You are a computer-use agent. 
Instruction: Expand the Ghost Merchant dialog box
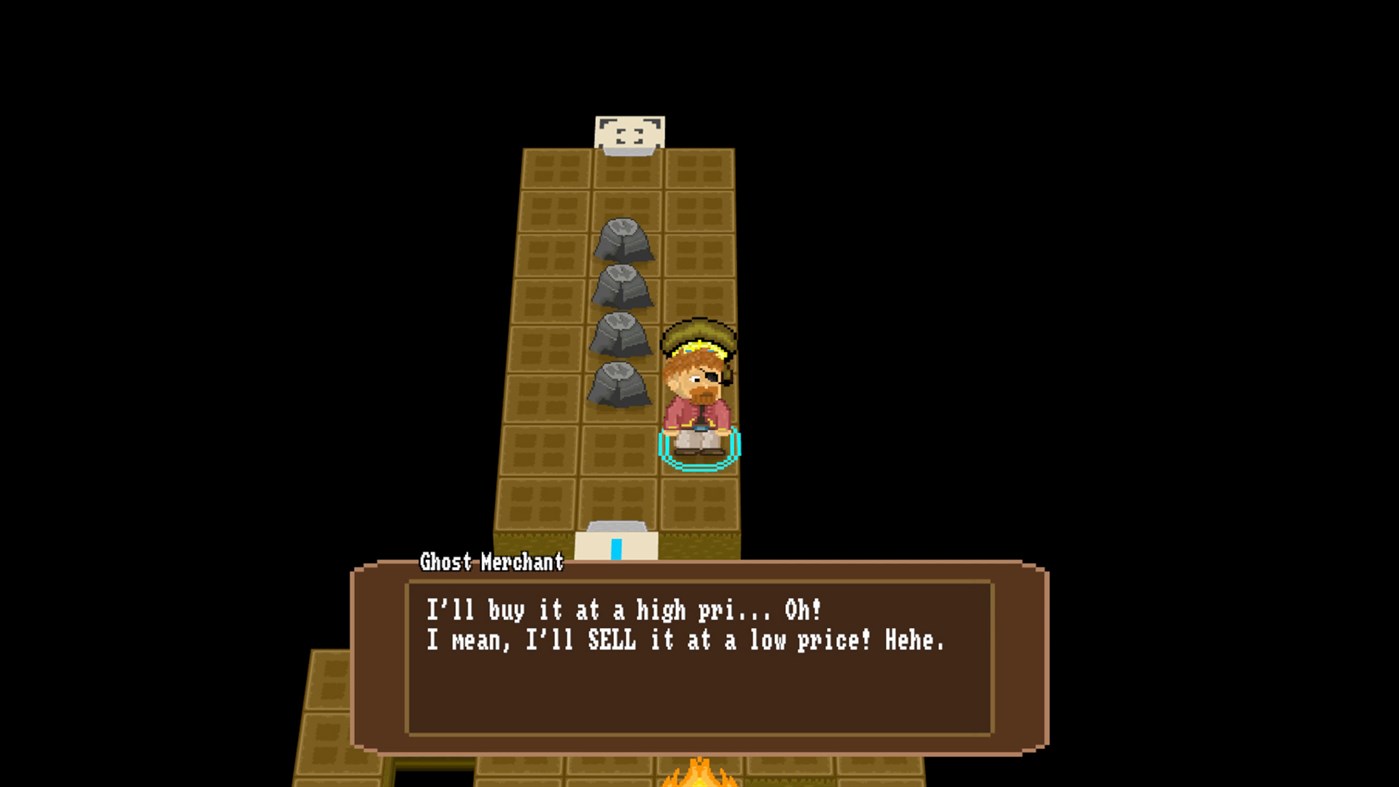700,655
